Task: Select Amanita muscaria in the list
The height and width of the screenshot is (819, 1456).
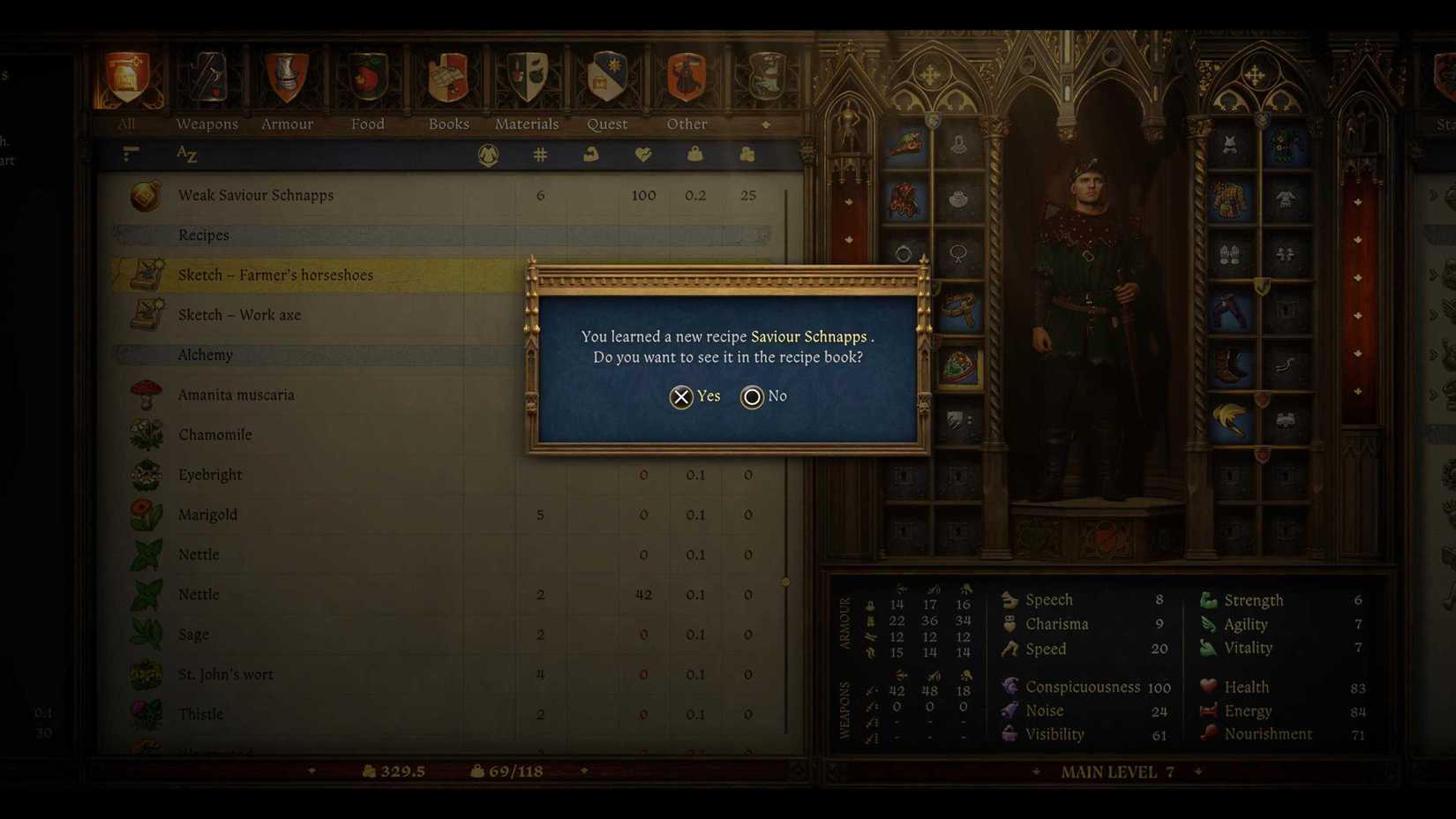Action: point(236,394)
